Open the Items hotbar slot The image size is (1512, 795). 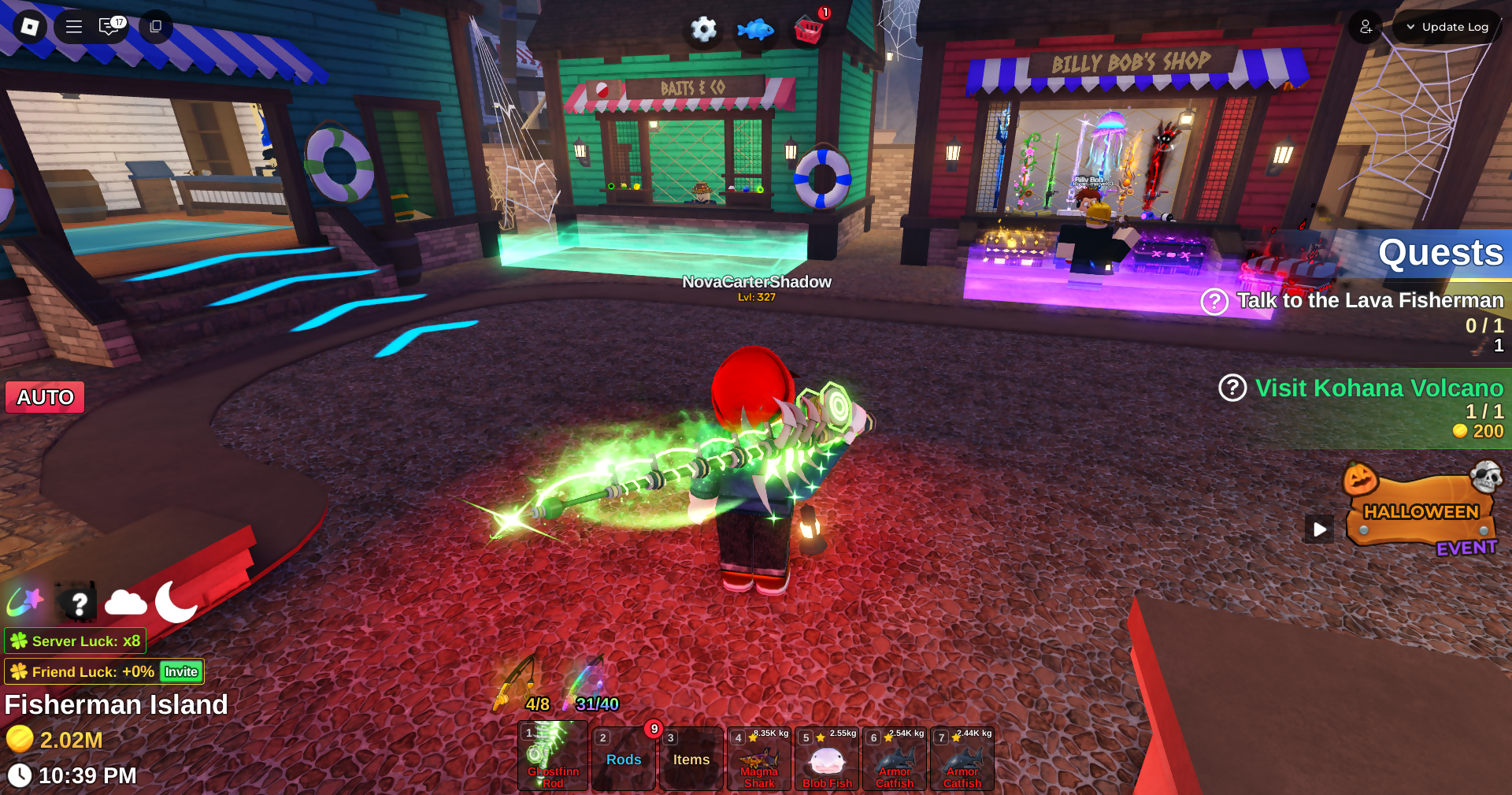(x=691, y=759)
